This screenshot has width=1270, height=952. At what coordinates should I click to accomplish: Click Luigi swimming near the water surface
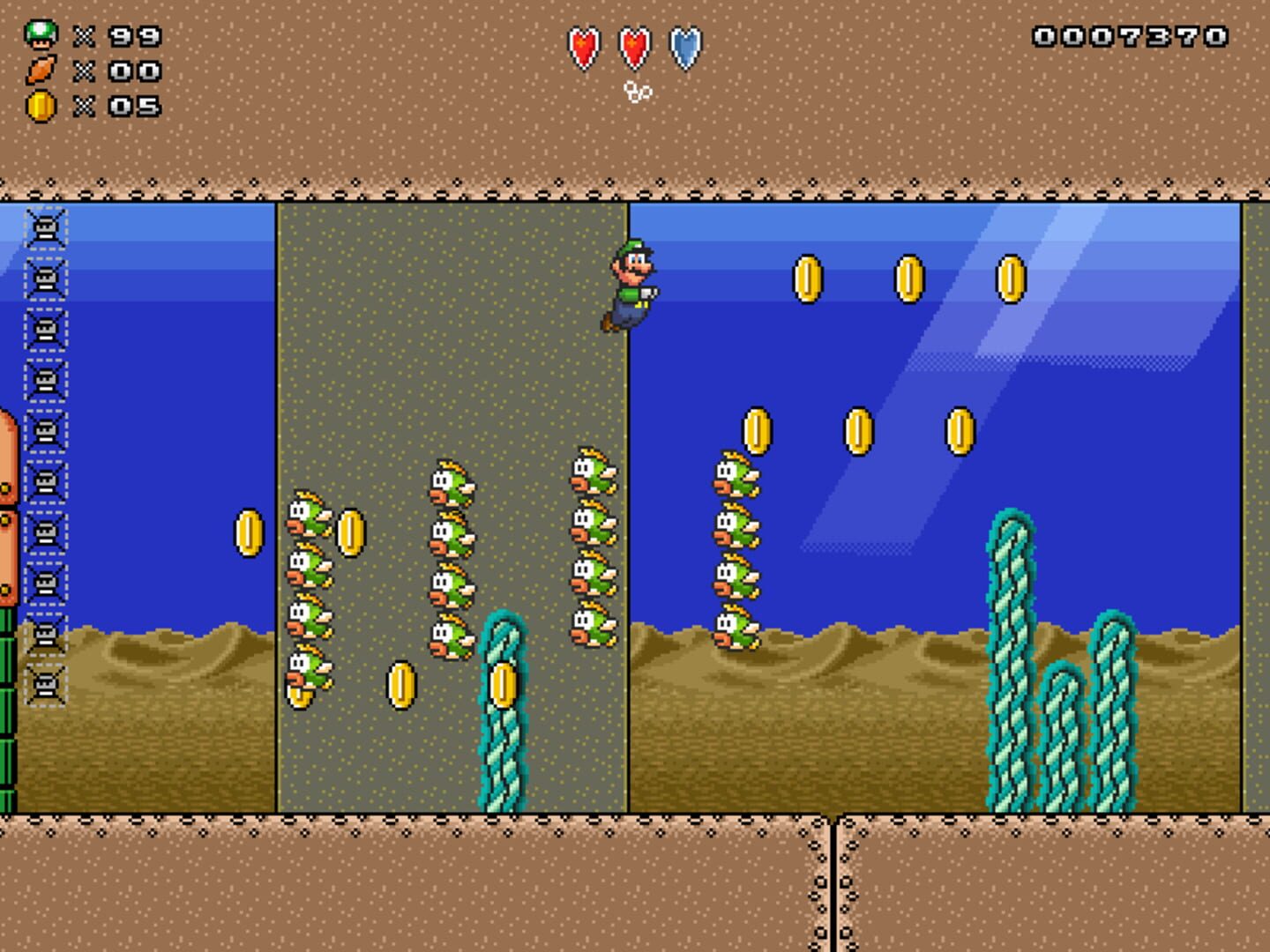631,282
